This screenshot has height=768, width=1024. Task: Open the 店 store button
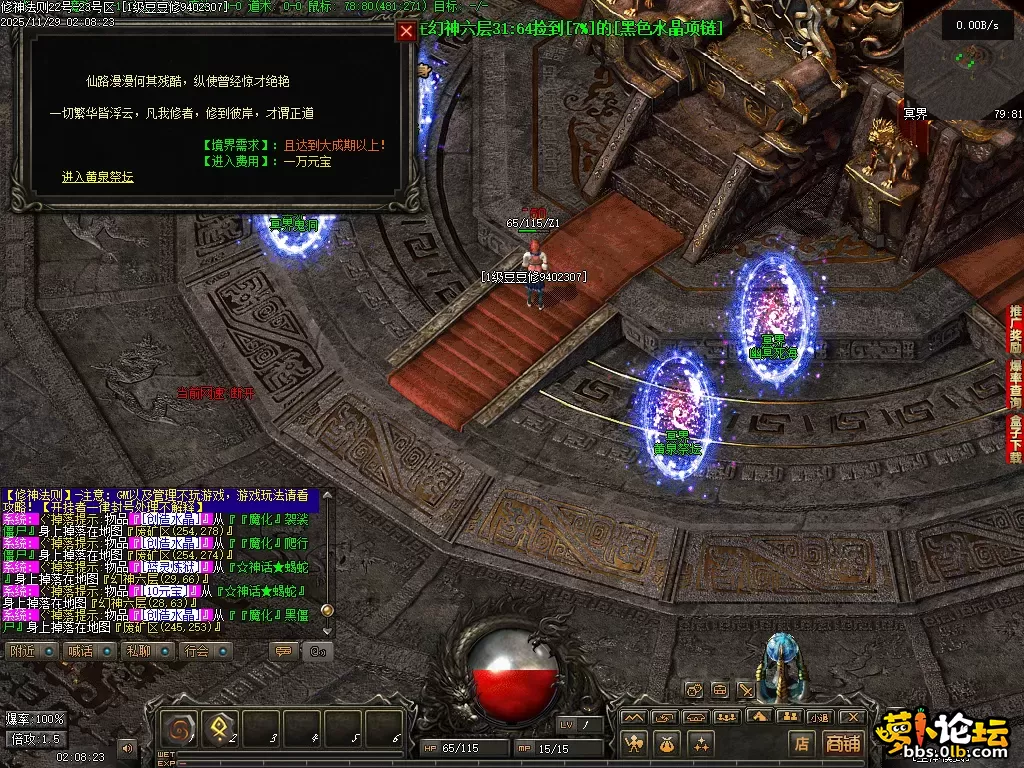(801, 743)
